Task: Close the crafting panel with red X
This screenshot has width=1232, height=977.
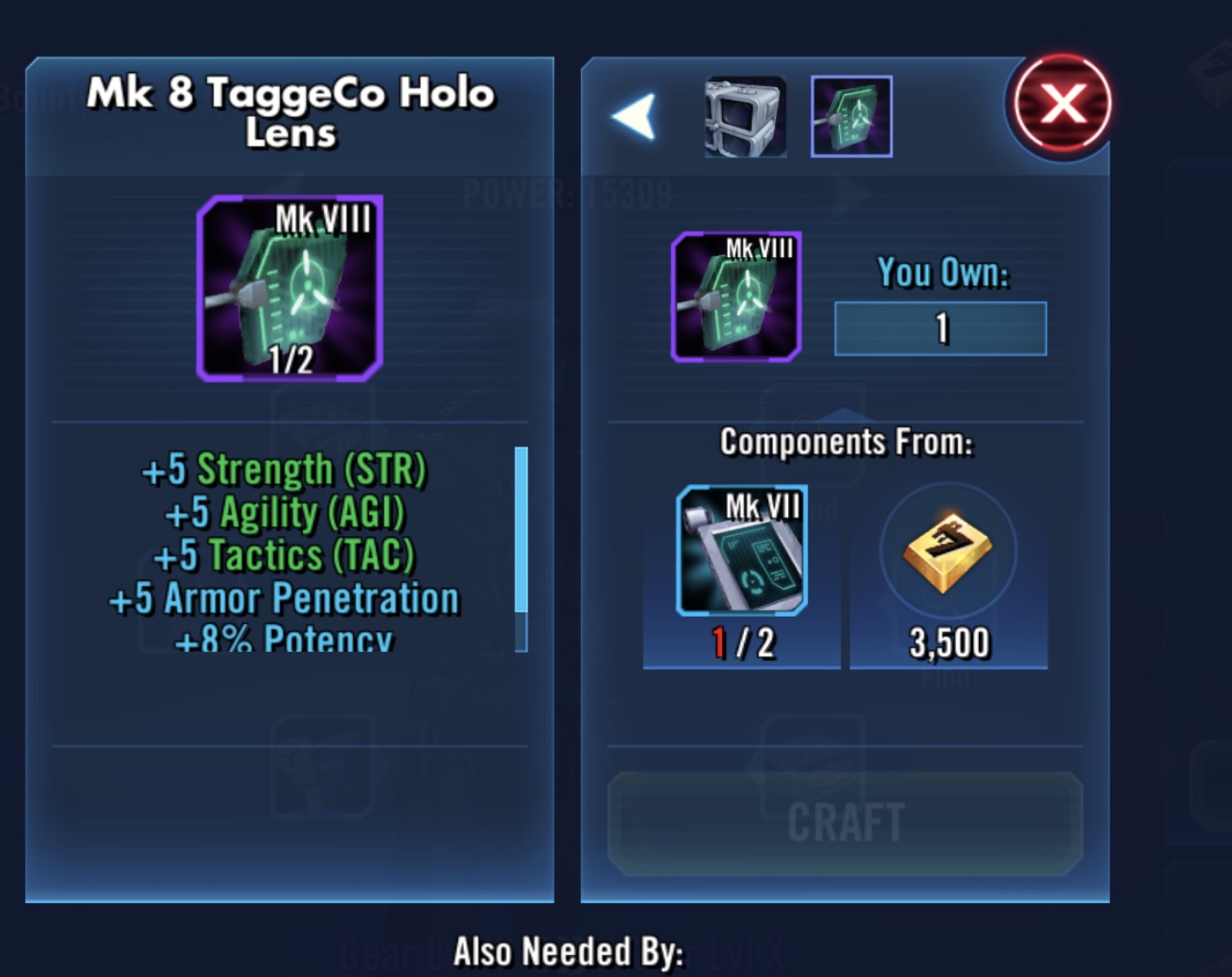Action: [x=1061, y=104]
